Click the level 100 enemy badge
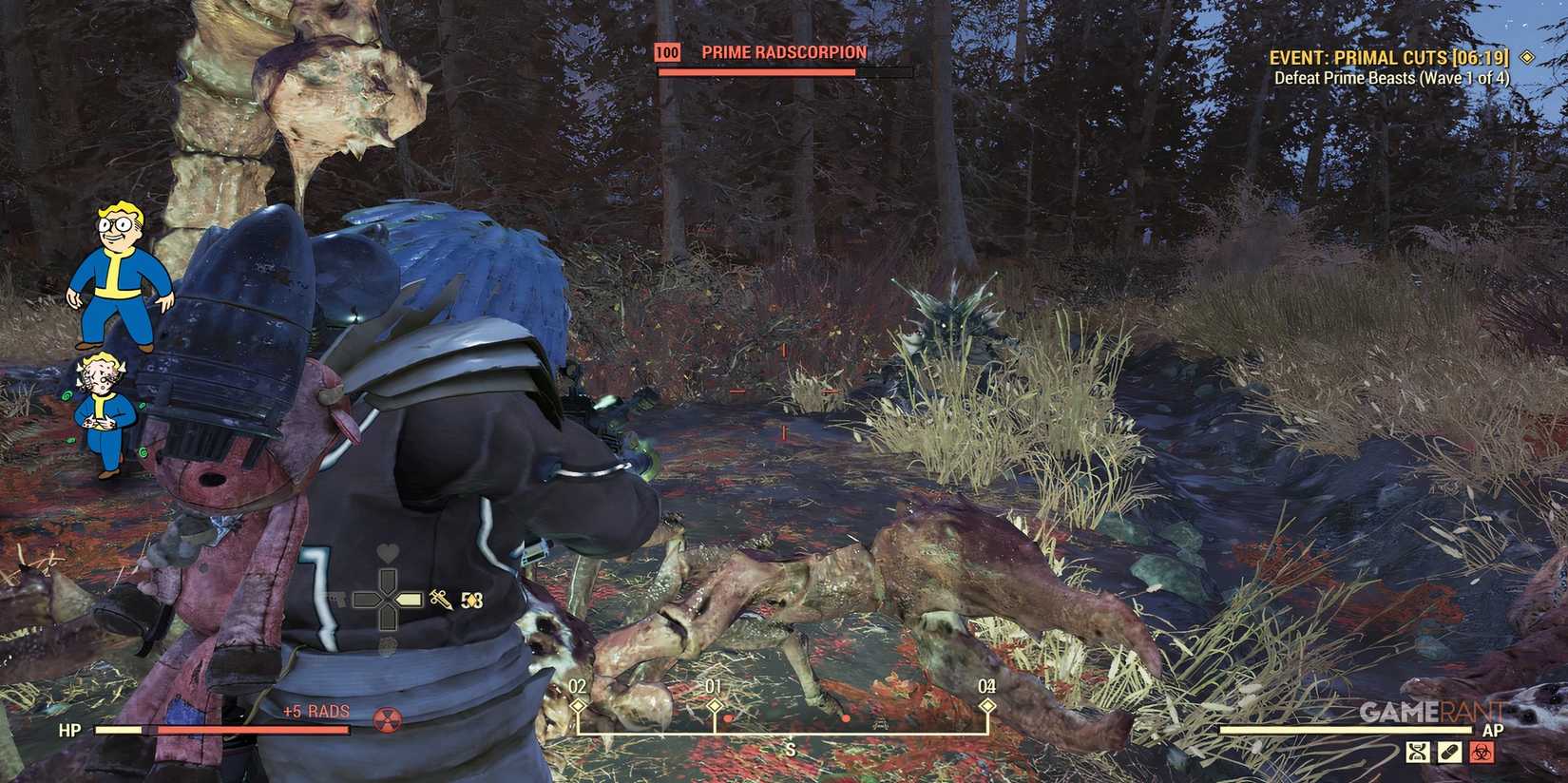 pos(666,53)
